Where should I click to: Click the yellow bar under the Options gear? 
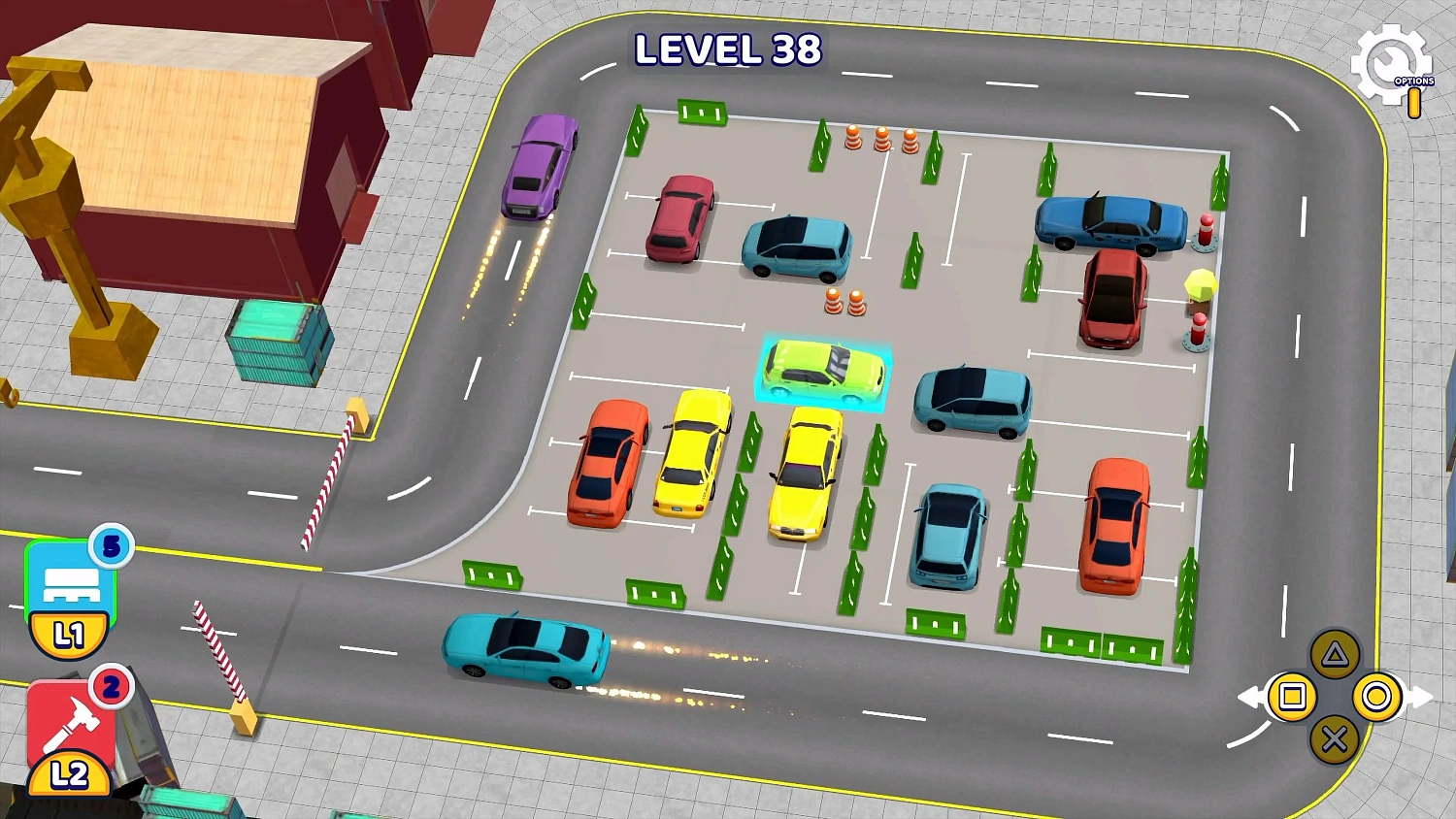(x=1415, y=102)
